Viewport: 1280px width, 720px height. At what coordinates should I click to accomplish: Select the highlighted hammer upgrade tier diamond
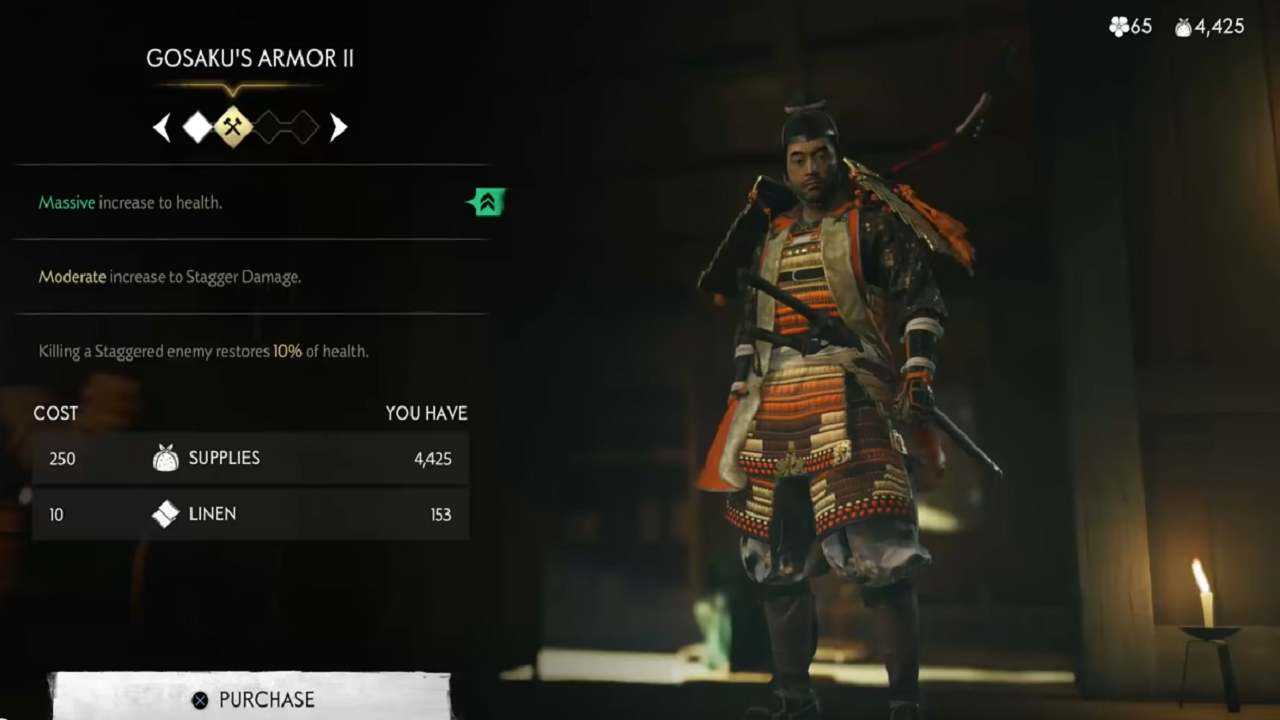tap(234, 127)
